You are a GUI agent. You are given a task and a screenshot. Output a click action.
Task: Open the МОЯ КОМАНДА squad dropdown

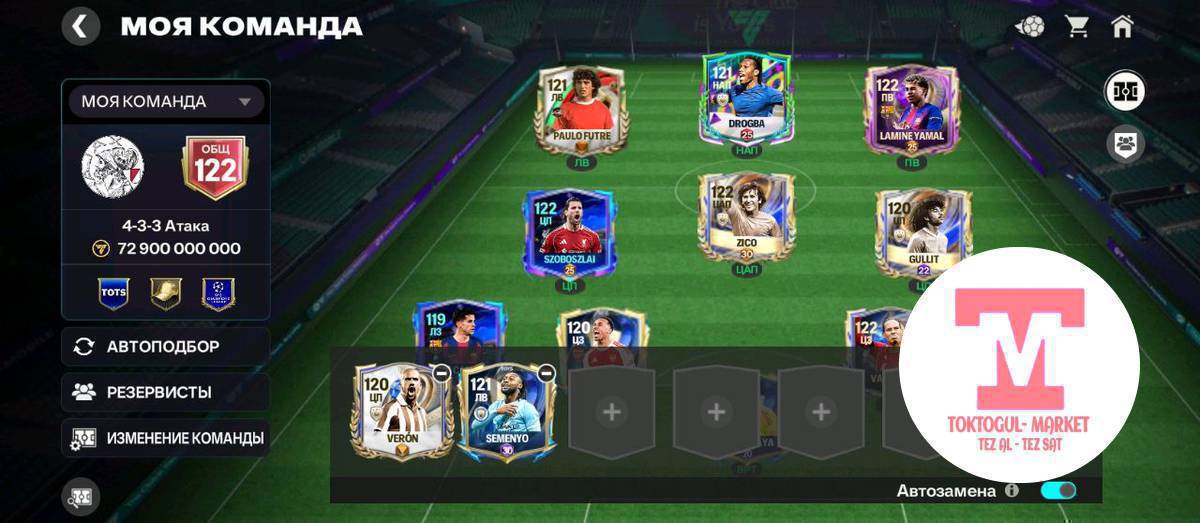pyautogui.click(x=166, y=101)
